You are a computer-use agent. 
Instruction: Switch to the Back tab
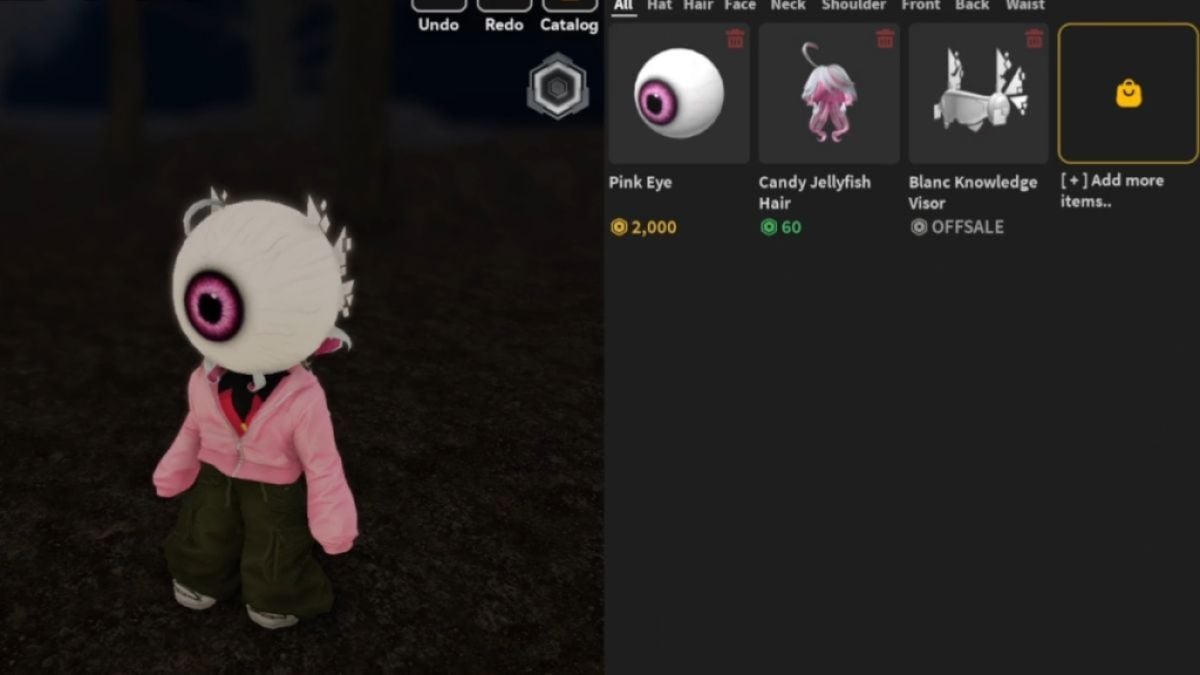972,5
